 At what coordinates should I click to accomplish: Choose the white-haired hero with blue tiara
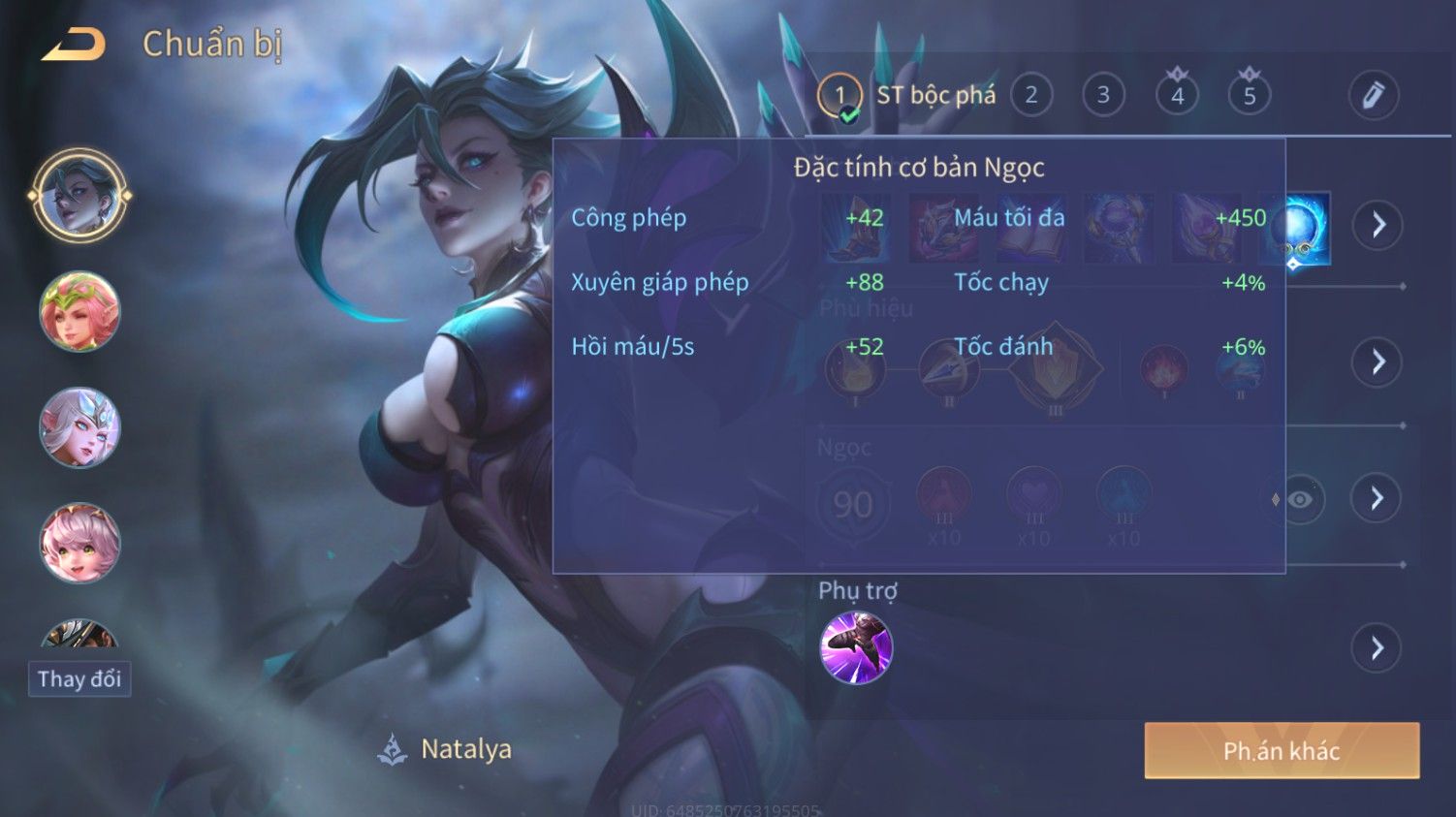click(x=79, y=427)
